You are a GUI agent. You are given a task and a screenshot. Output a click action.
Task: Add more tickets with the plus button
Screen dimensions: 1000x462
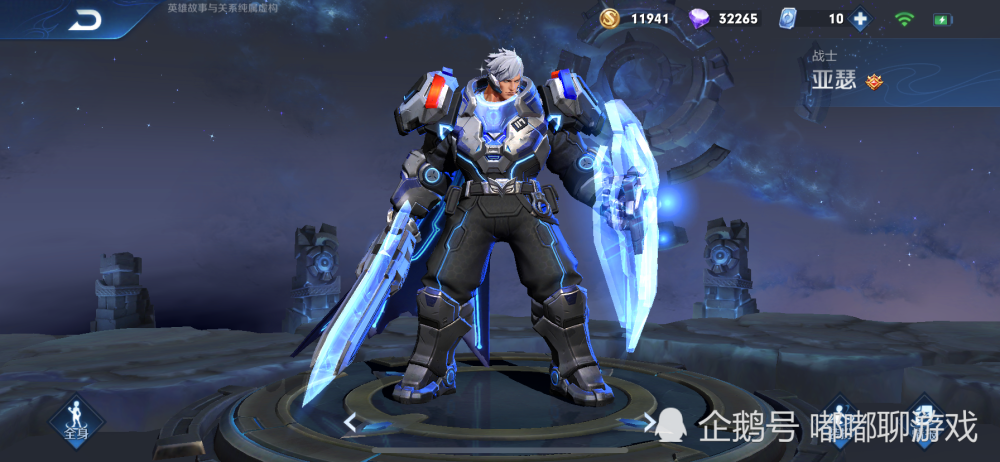click(x=859, y=19)
